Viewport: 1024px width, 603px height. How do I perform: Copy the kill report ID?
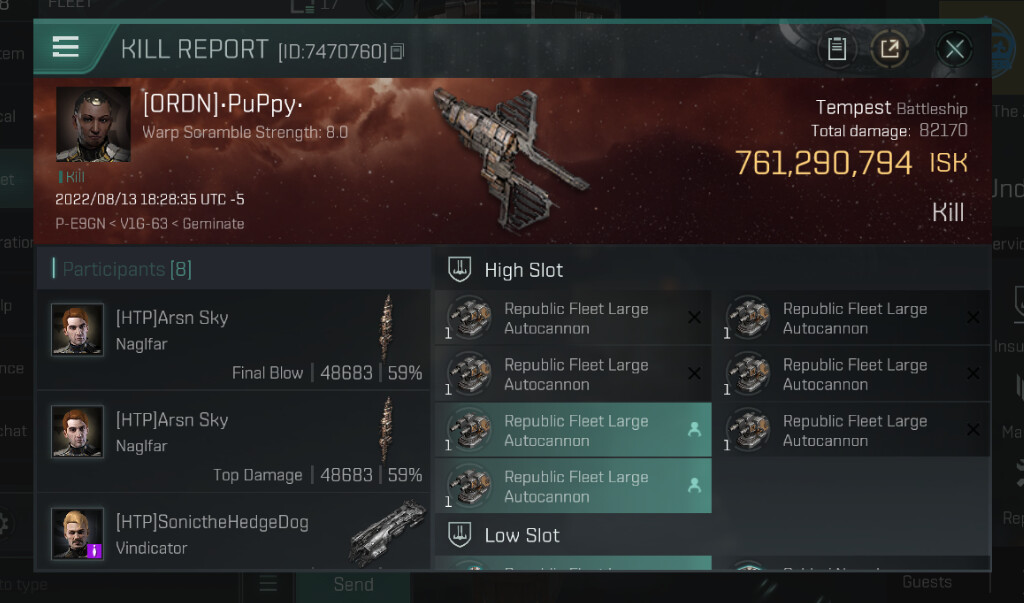398,50
